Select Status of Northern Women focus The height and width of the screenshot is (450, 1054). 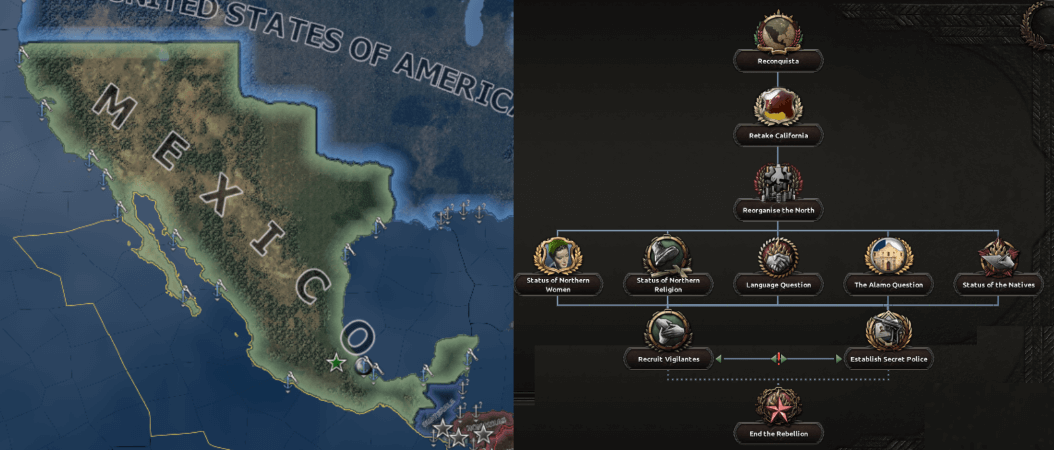(x=558, y=262)
